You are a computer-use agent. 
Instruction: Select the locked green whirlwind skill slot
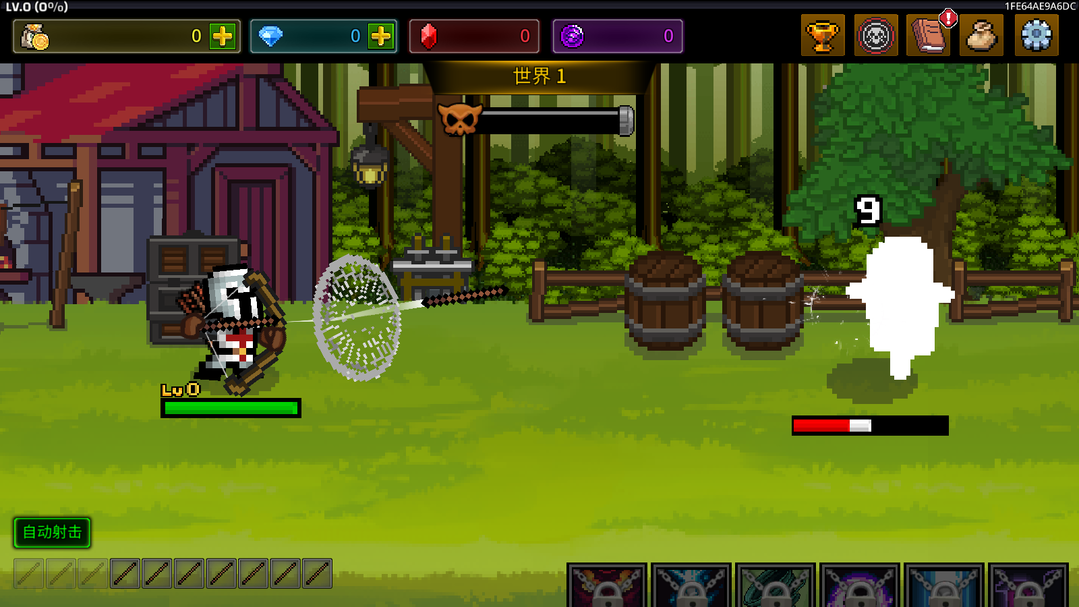coord(775,586)
